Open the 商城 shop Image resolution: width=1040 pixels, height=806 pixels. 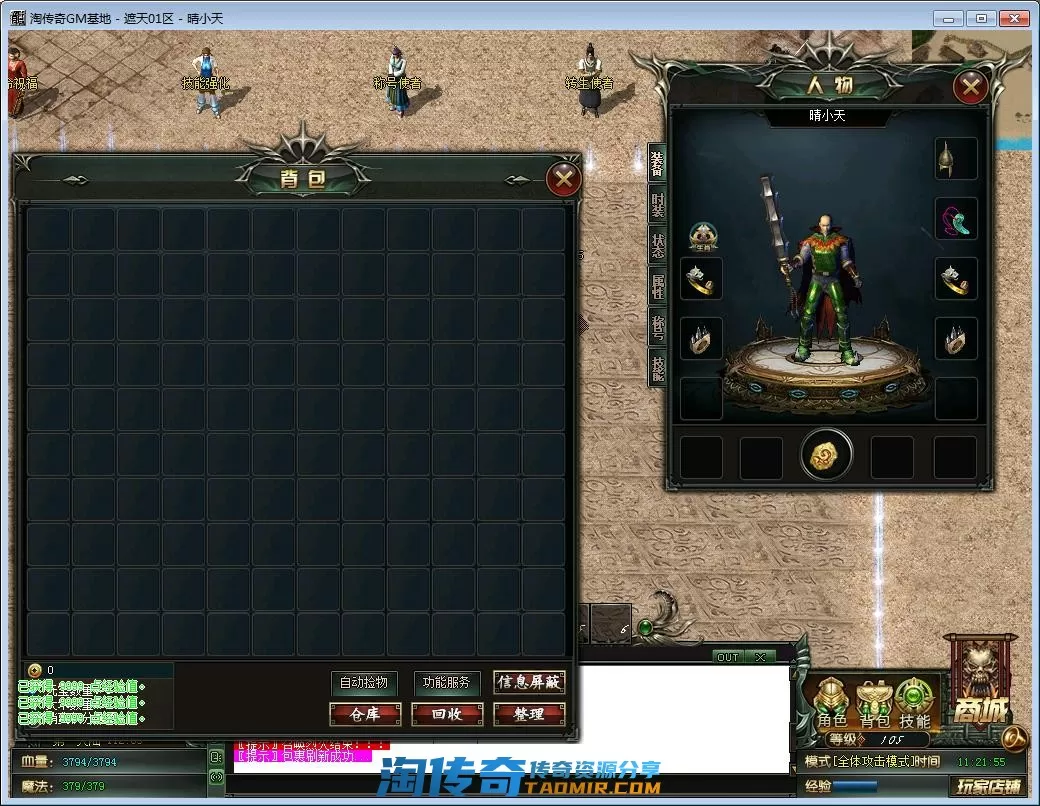click(x=980, y=690)
